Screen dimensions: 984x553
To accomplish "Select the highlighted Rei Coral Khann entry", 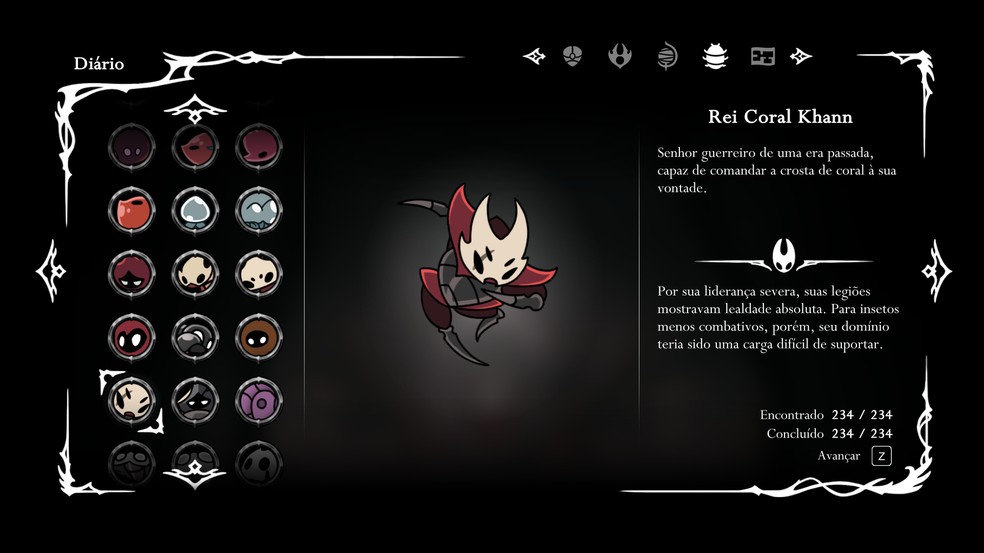I will pos(132,400).
